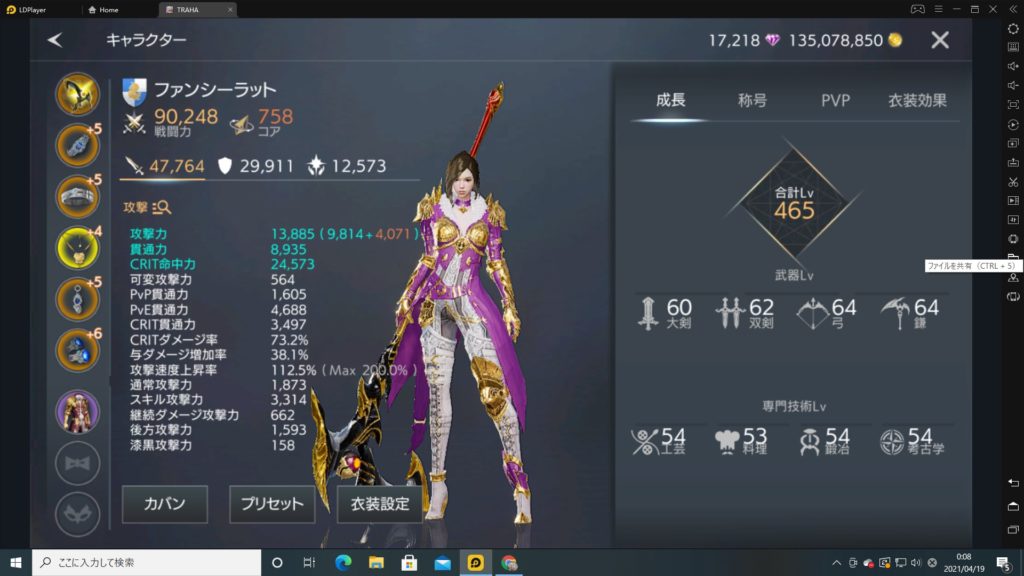This screenshot has width=1024, height=576.
Task: Select the winged weapon equipment slot
Action: click(x=77, y=94)
